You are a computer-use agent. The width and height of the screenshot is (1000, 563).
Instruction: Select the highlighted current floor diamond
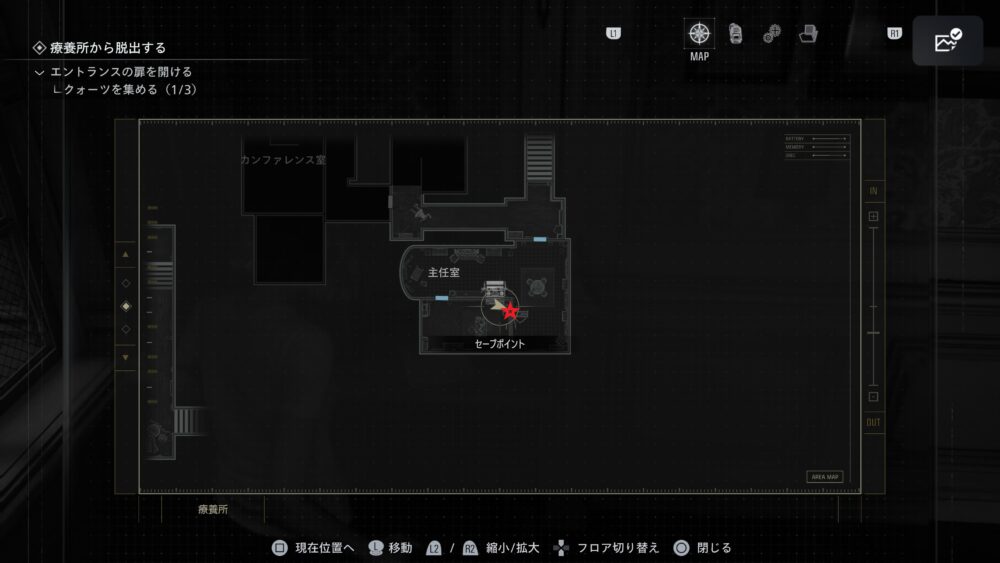coord(125,306)
